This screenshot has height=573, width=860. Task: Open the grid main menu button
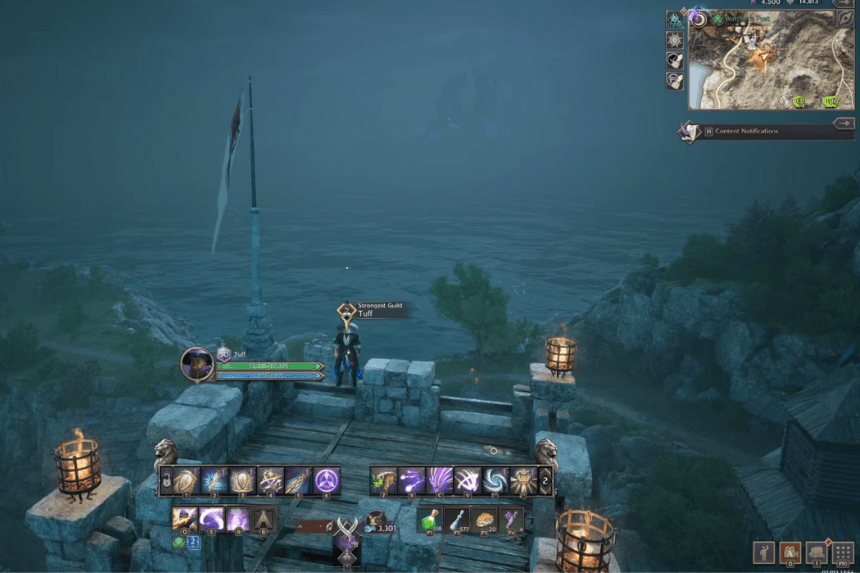coord(844,551)
